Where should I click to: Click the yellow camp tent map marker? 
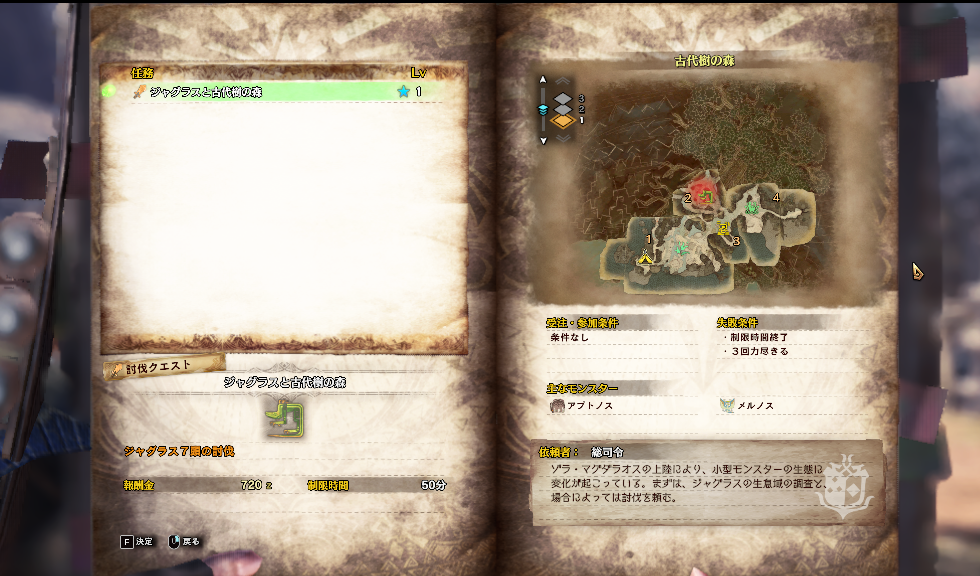pos(646,259)
